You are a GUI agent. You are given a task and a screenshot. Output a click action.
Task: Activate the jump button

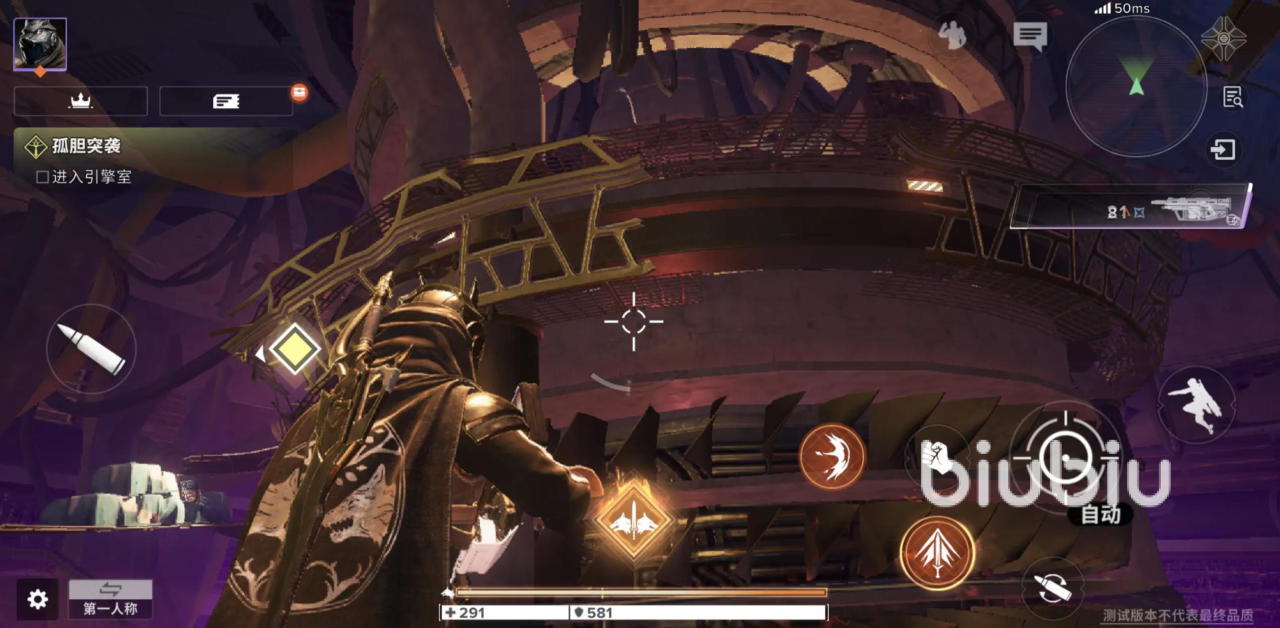click(x=1196, y=401)
